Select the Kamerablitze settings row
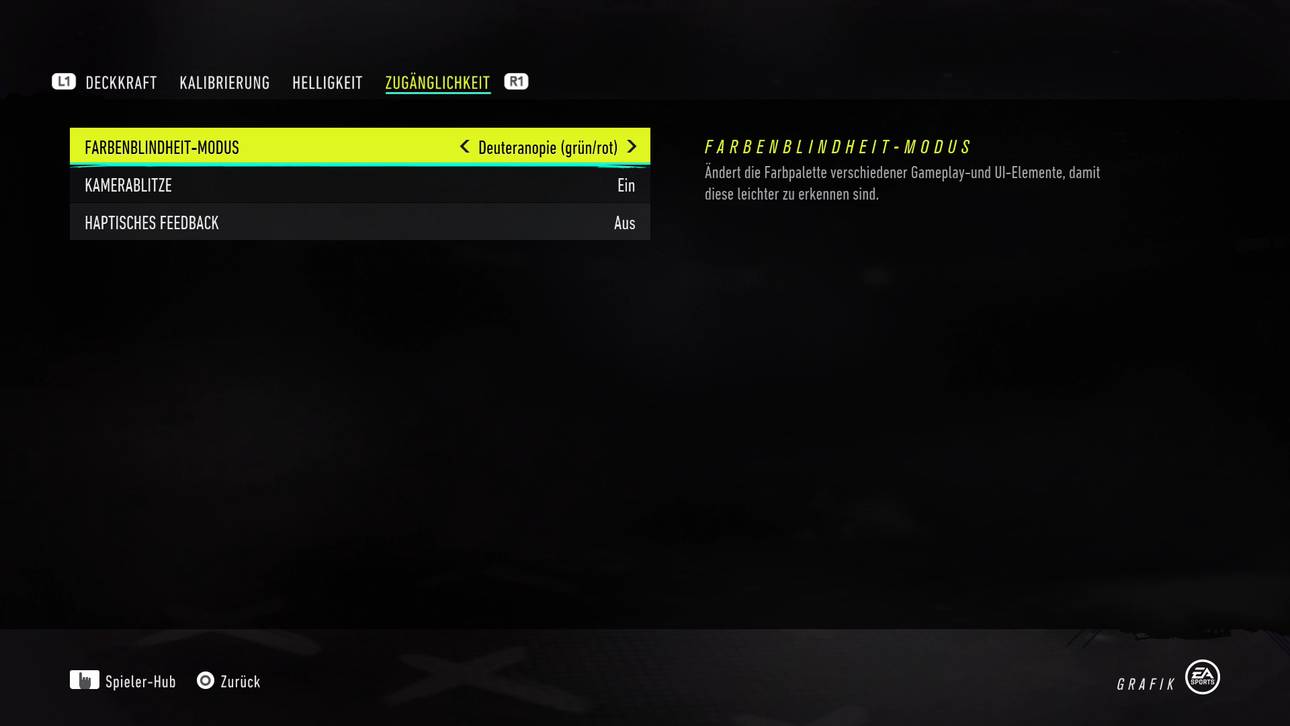Screen dimensions: 1290x726 tap(360, 185)
